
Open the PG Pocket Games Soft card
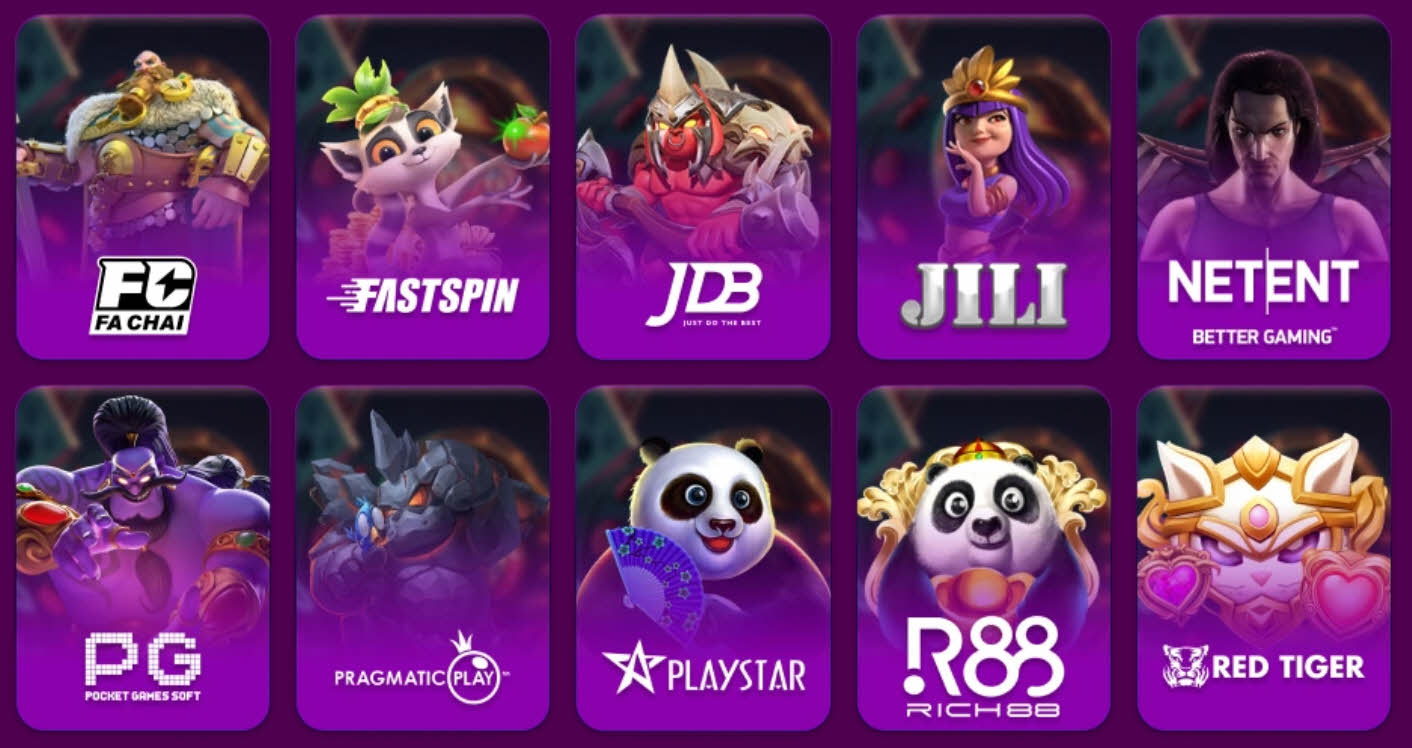pos(142,558)
